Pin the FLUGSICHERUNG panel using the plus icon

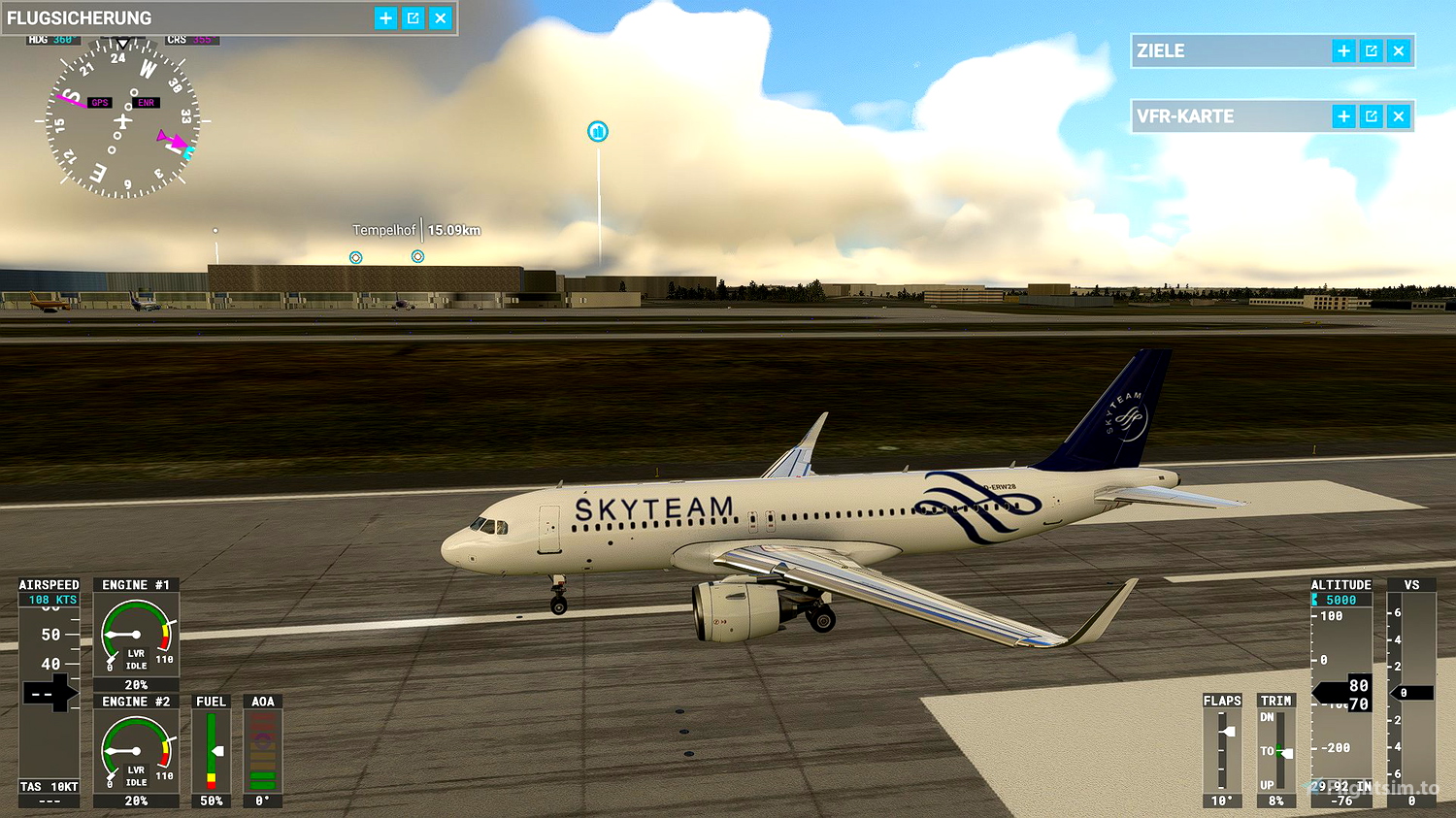pyautogui.click(x=384, y=17)
